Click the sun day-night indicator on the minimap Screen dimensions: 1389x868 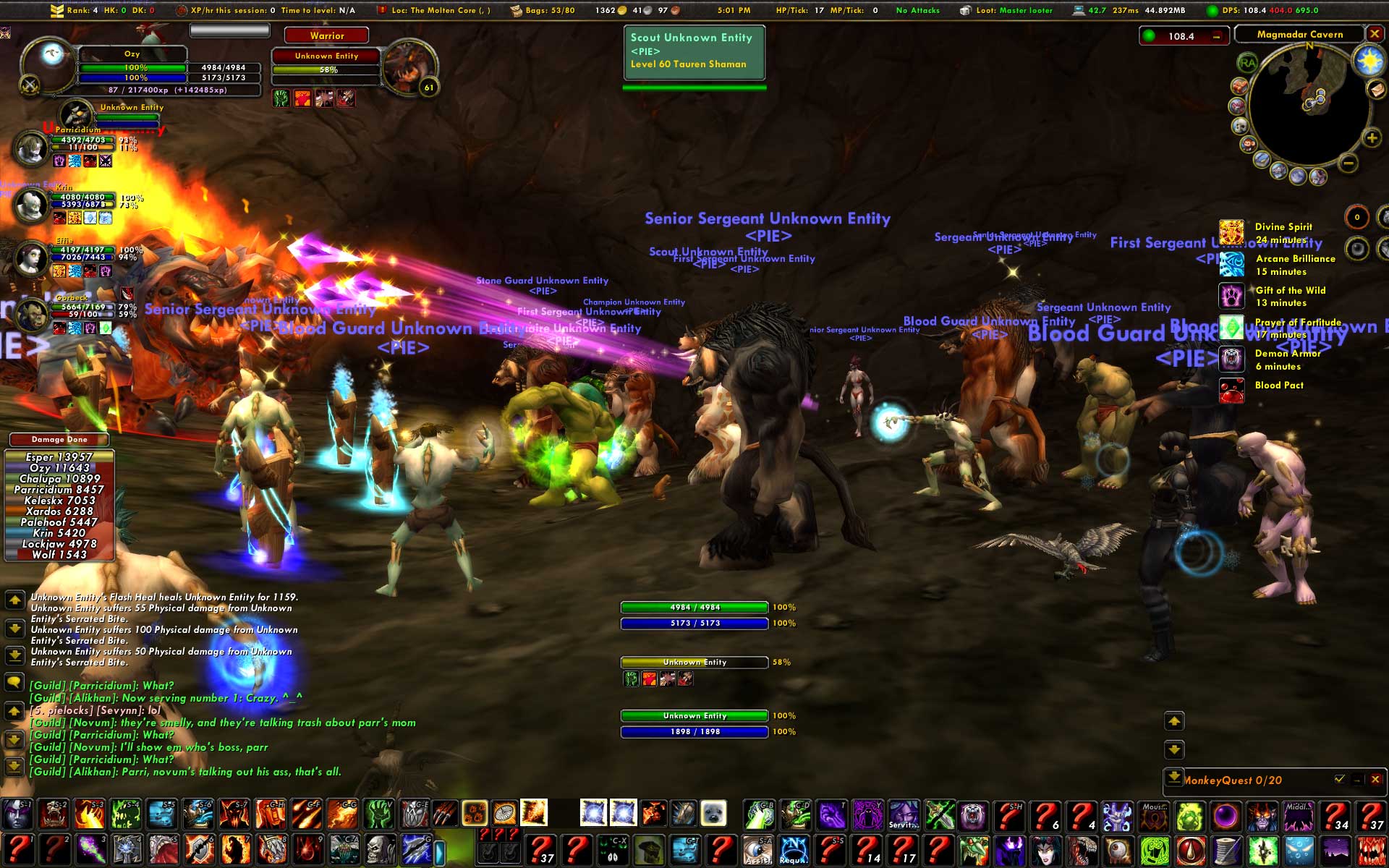1369,61
